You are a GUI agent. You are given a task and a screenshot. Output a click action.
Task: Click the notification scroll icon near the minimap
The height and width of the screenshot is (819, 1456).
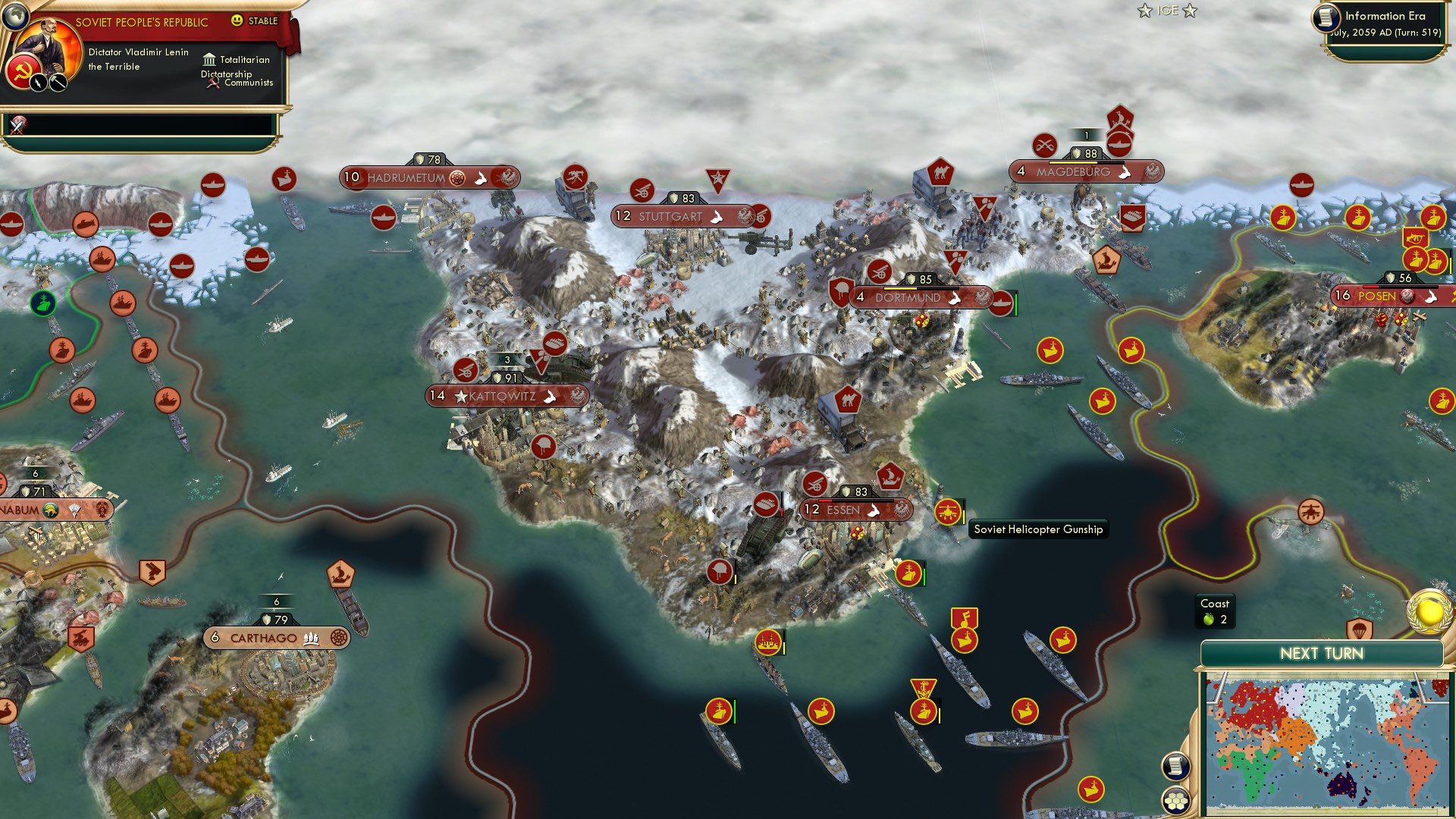pyautogui.click(x=1177, y=767)
